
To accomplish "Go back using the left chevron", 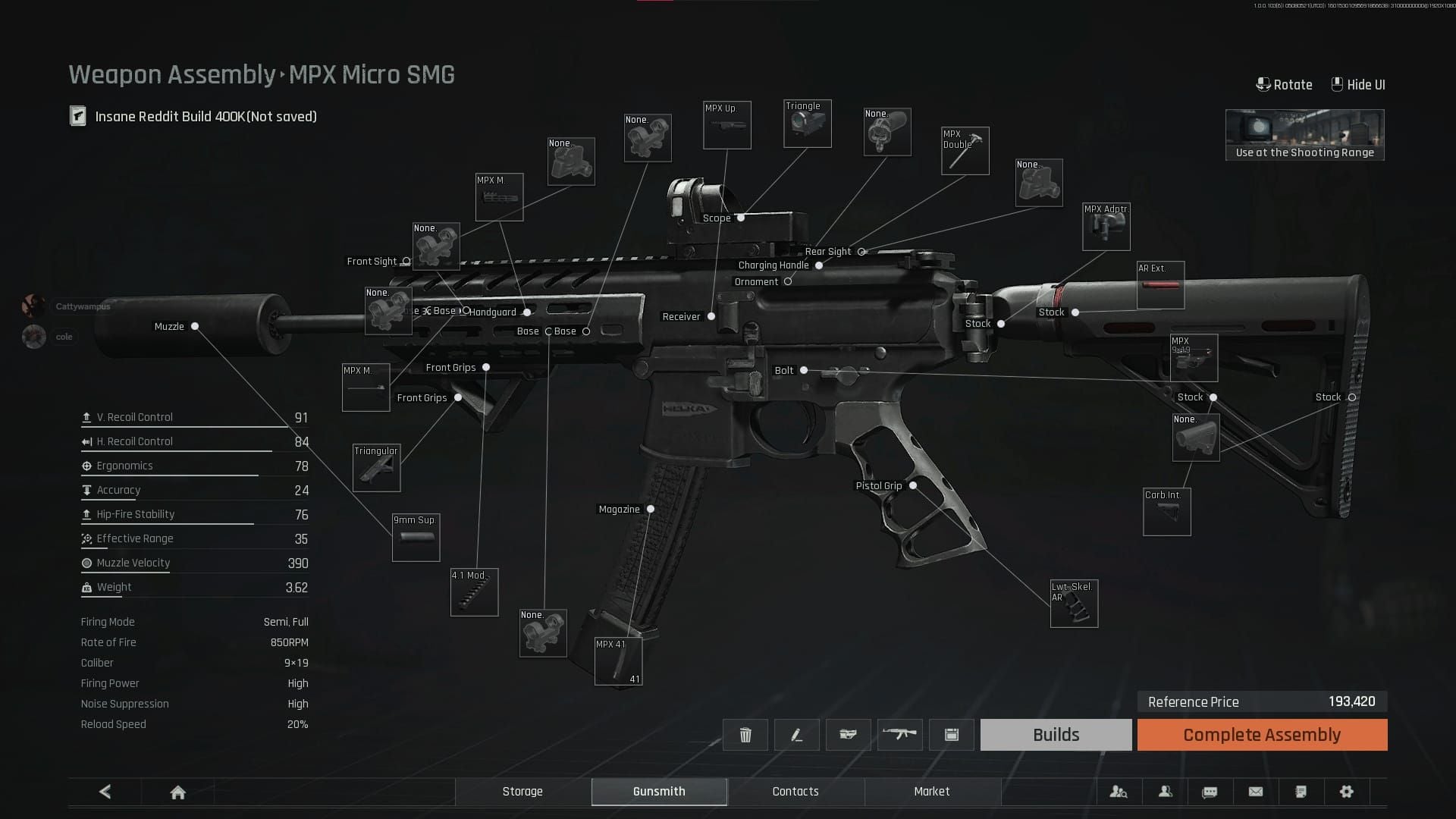I will [x=105, y=792].
